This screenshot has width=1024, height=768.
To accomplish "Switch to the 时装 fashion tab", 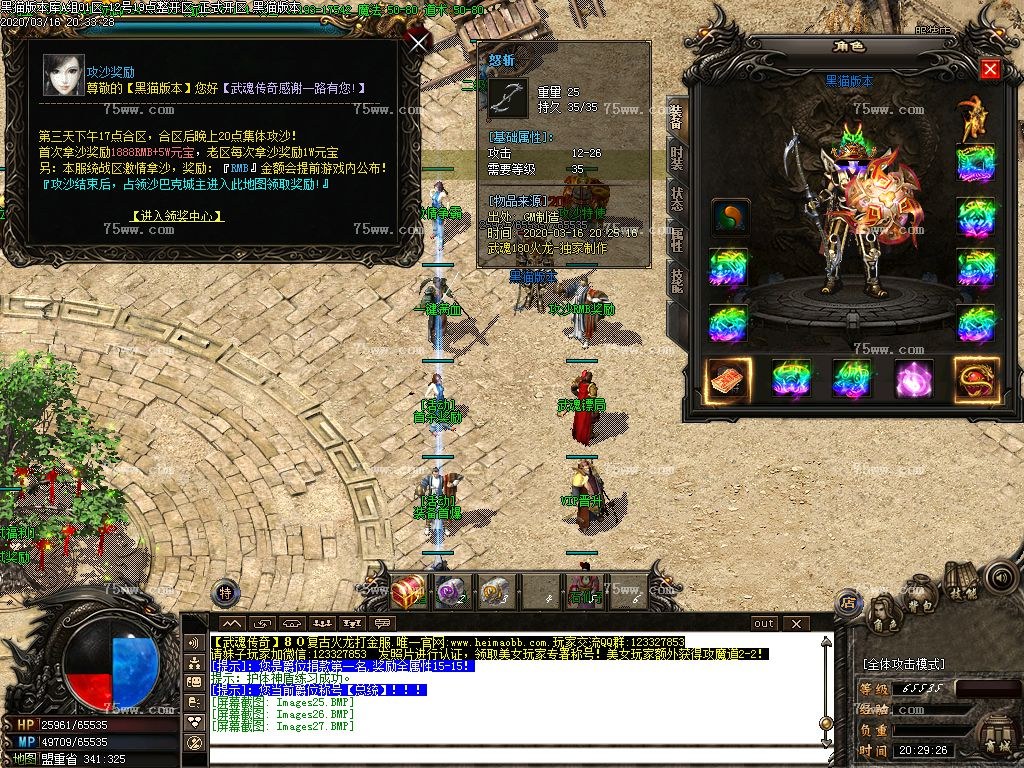I will (677, 158).
